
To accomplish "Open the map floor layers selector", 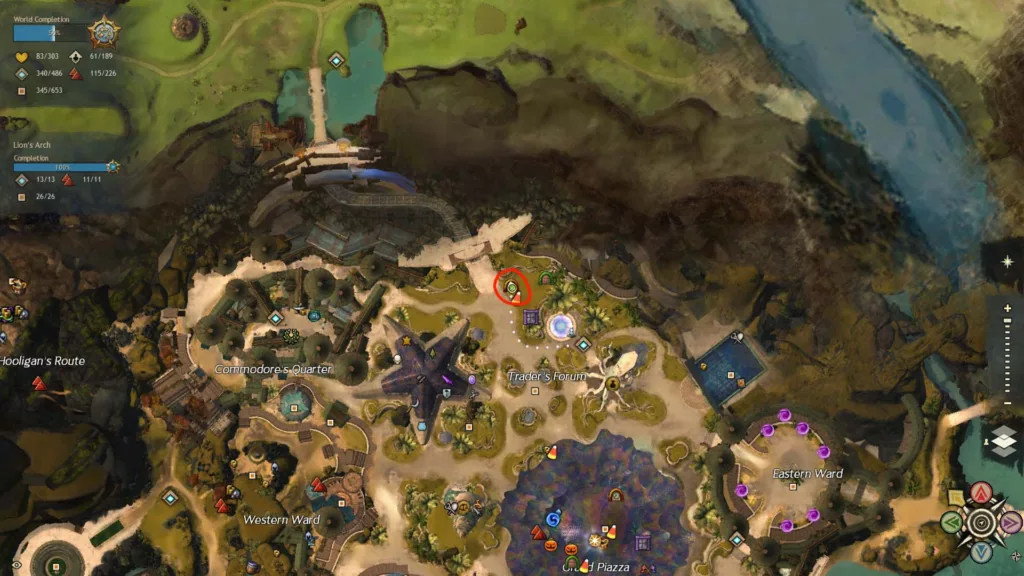I will 1004,440.
